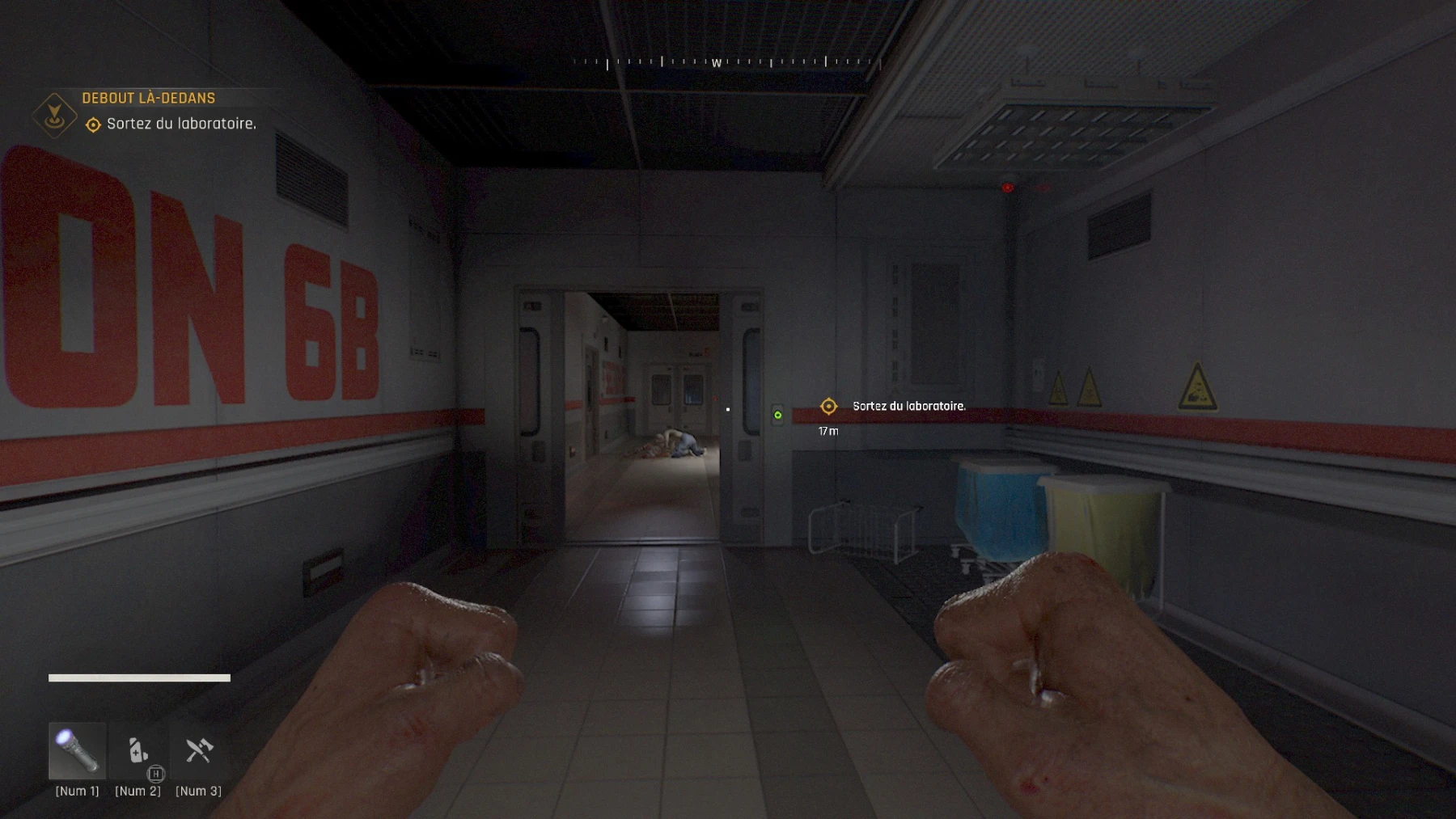Screen dimensions: 1456x819
Task: Click the 17 m objective waypoint marker
Action: (828, 407)
